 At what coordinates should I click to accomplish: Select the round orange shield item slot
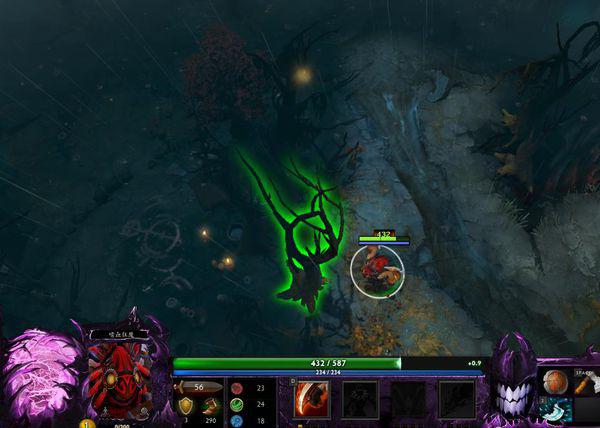(555, 382)
